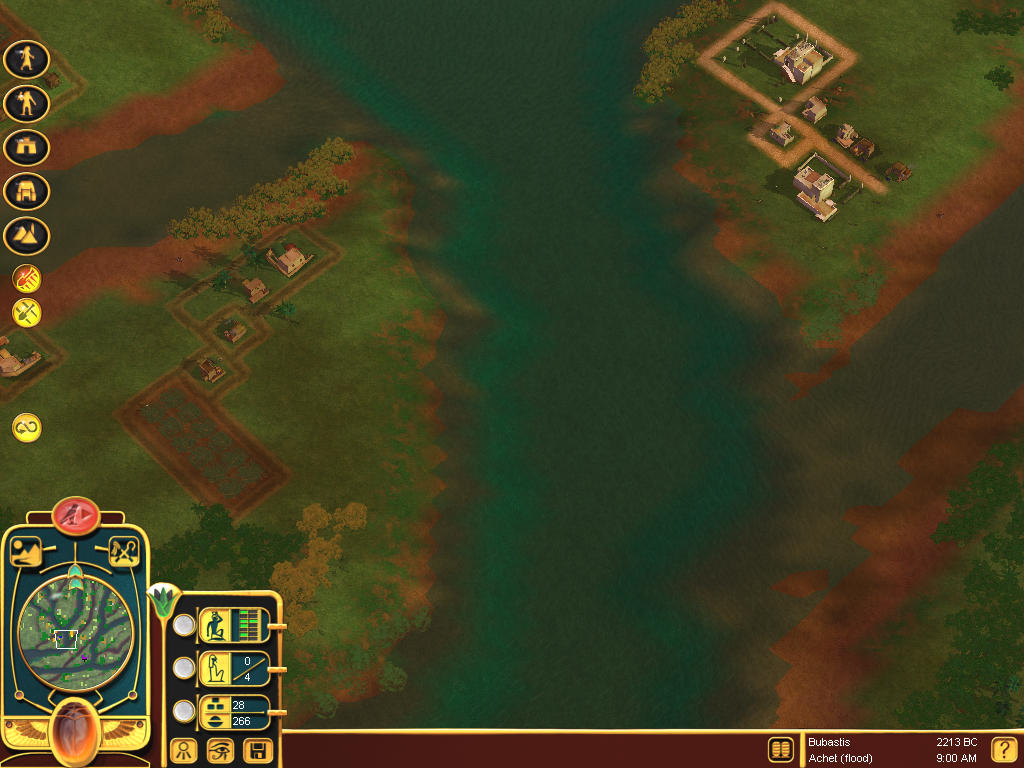
Task: Toggle the round button beside the kneeling-figure green-bars panel
Action: click(x=184, y=625)
